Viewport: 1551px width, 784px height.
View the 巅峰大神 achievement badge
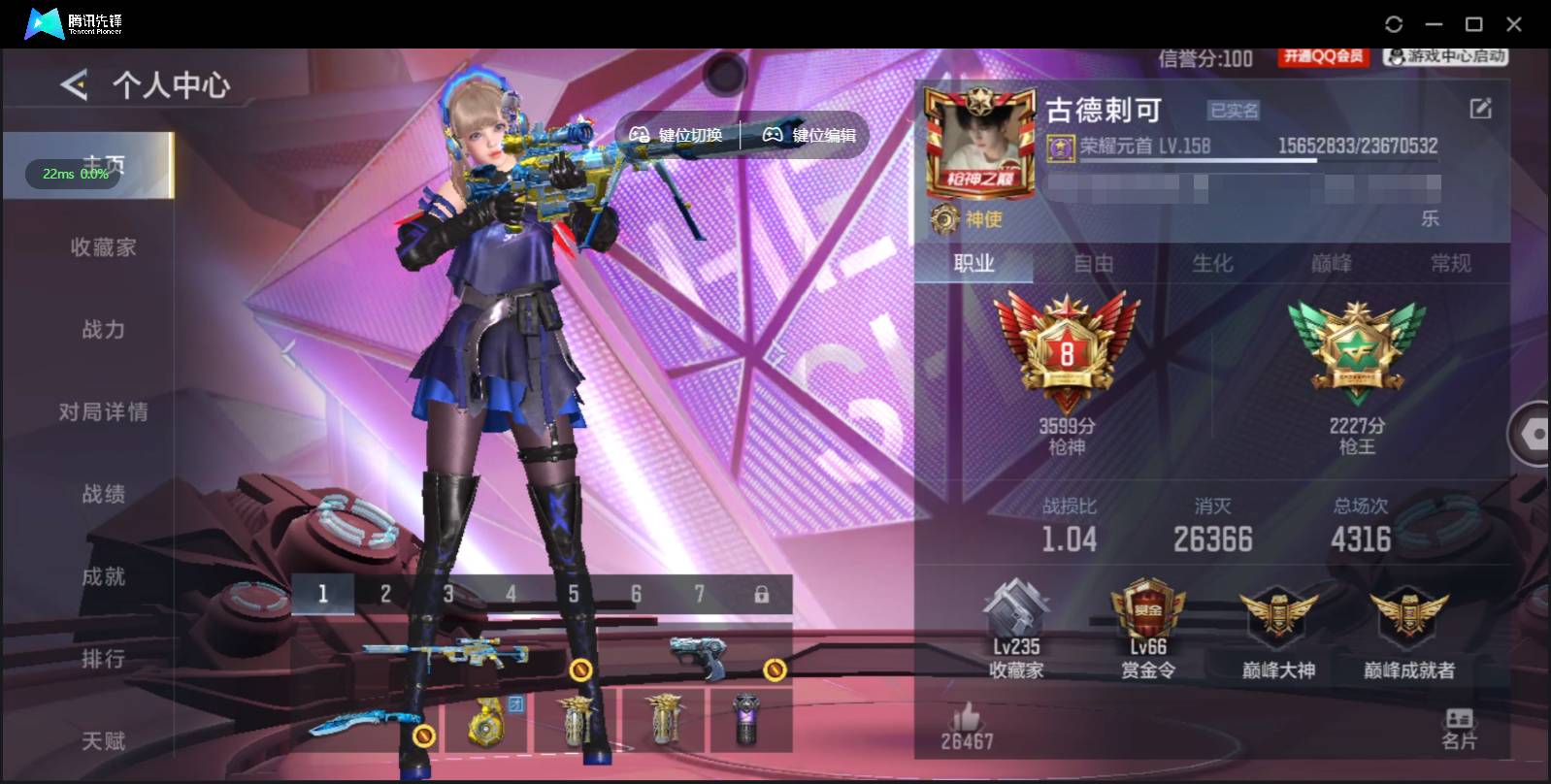[x=1277, y=626]
